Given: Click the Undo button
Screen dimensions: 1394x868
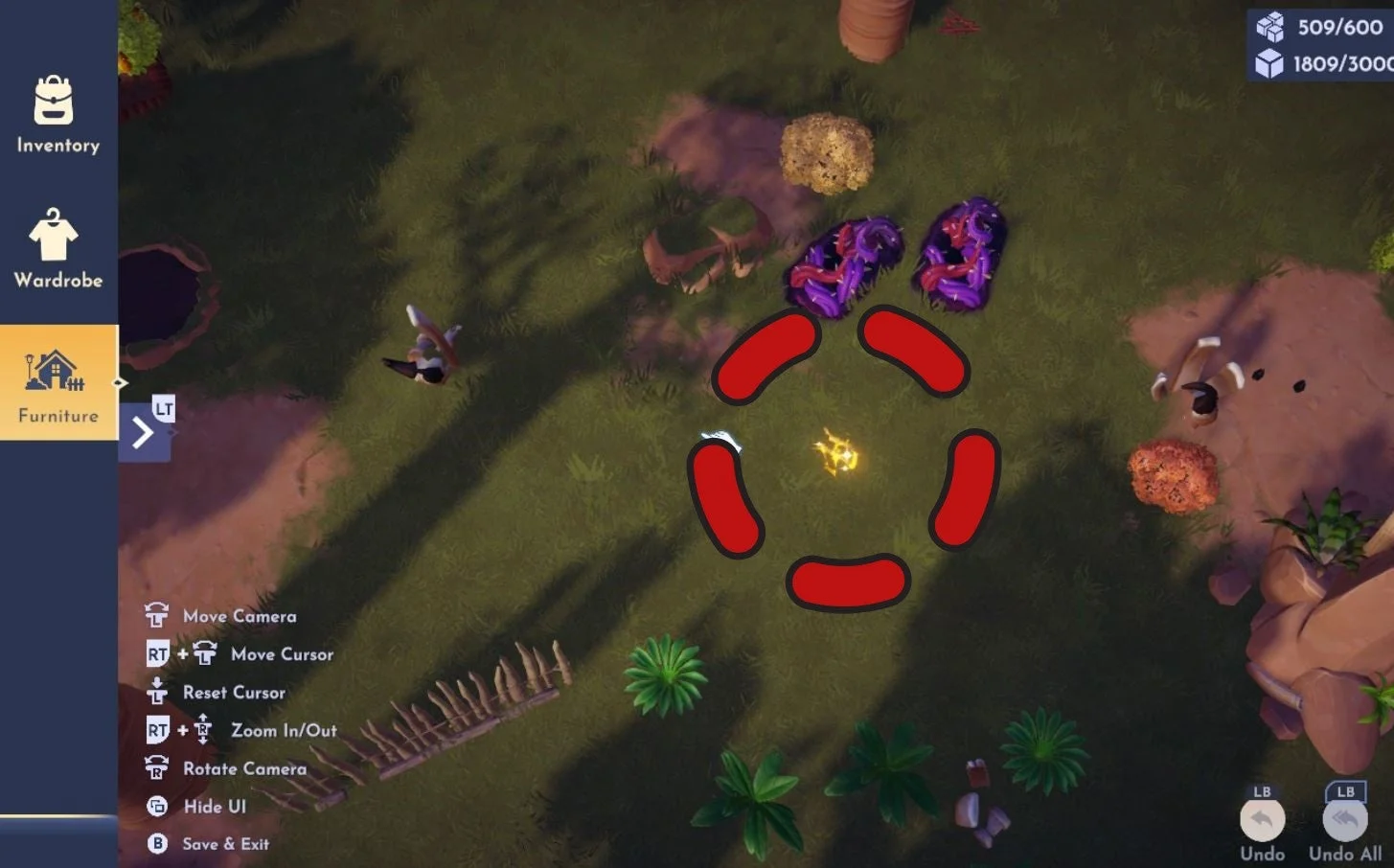Looking at the screenshot, I should click(1262, 820).
